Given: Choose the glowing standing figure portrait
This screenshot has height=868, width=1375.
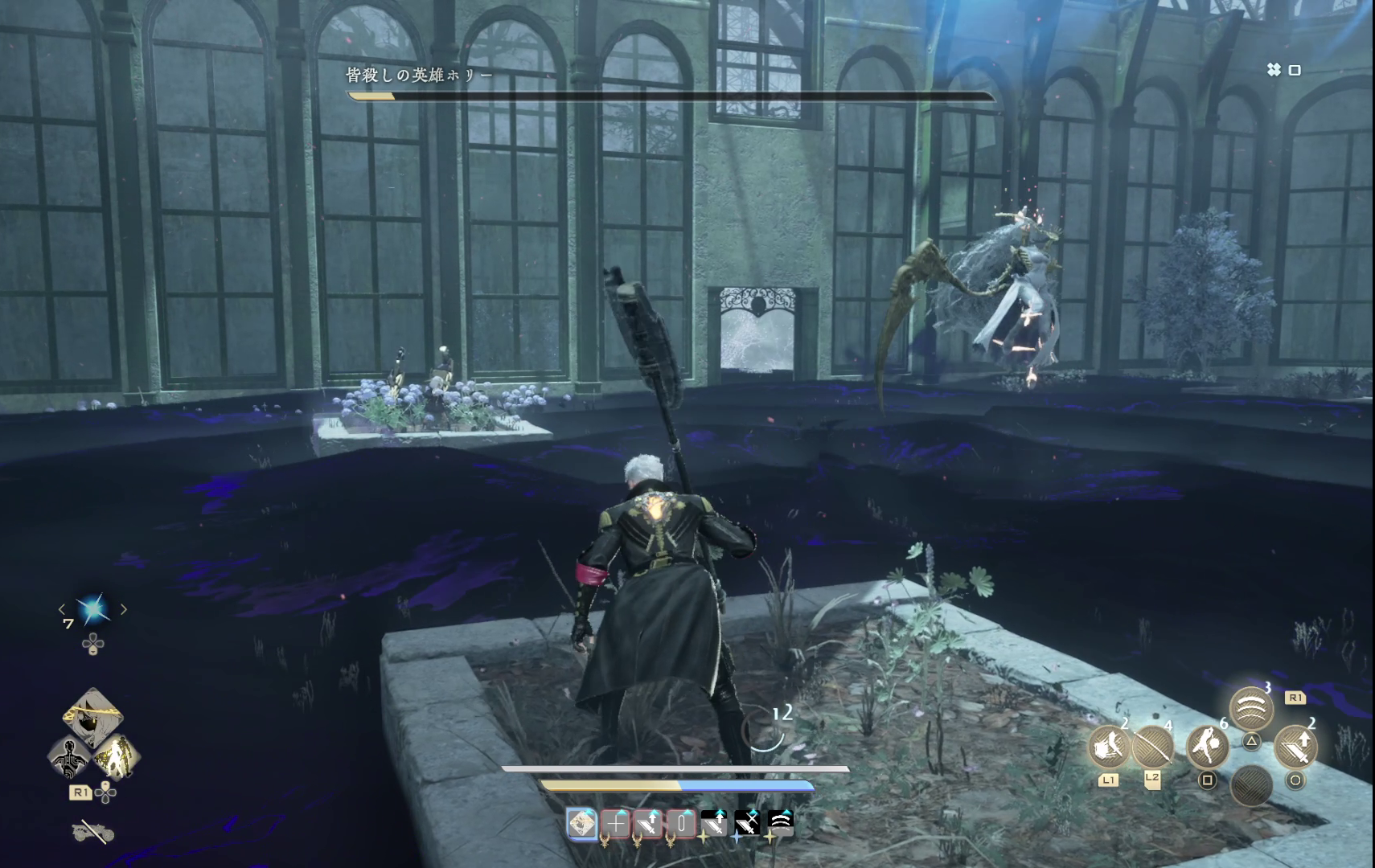Looking at the screenshot, I should [x=116, y=757].
